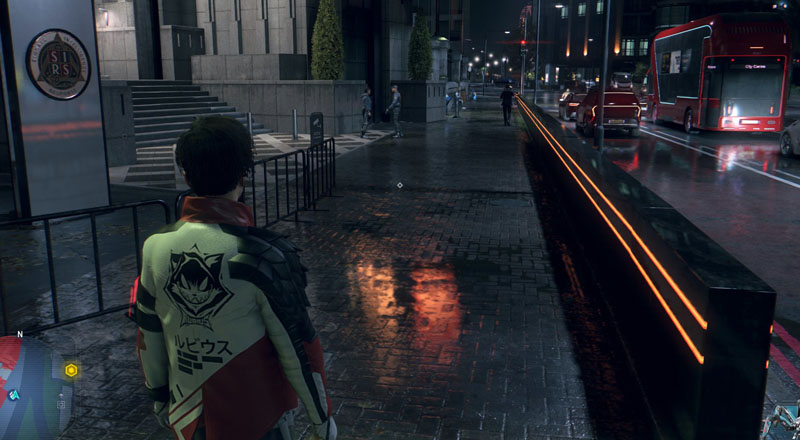Click the blue player arrow on minimap
The height and width of the screenshot is (440, 800).
click(14, 395)
